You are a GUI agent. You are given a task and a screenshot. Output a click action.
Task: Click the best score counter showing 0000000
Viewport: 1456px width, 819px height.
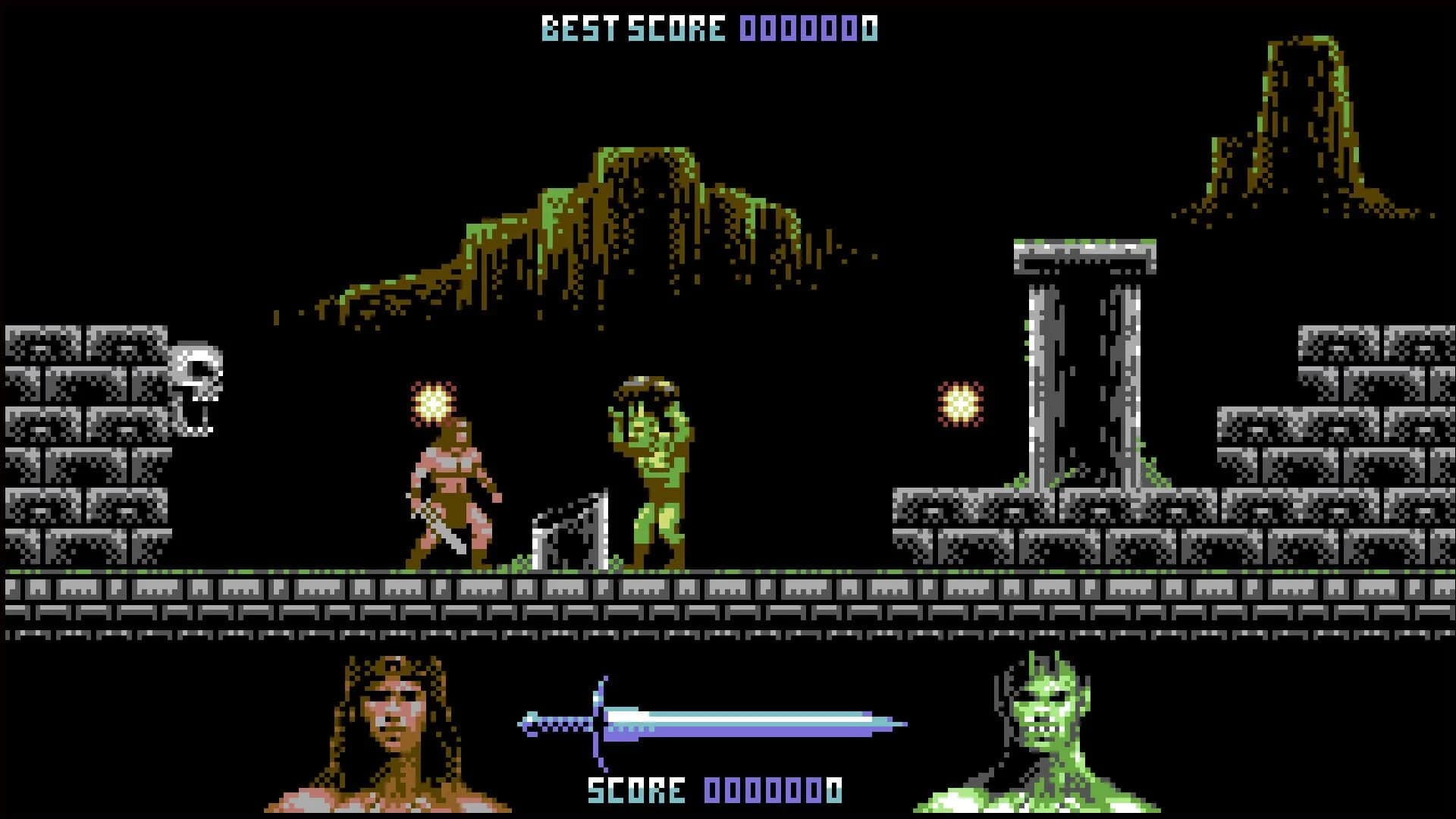tap(808, 27)
